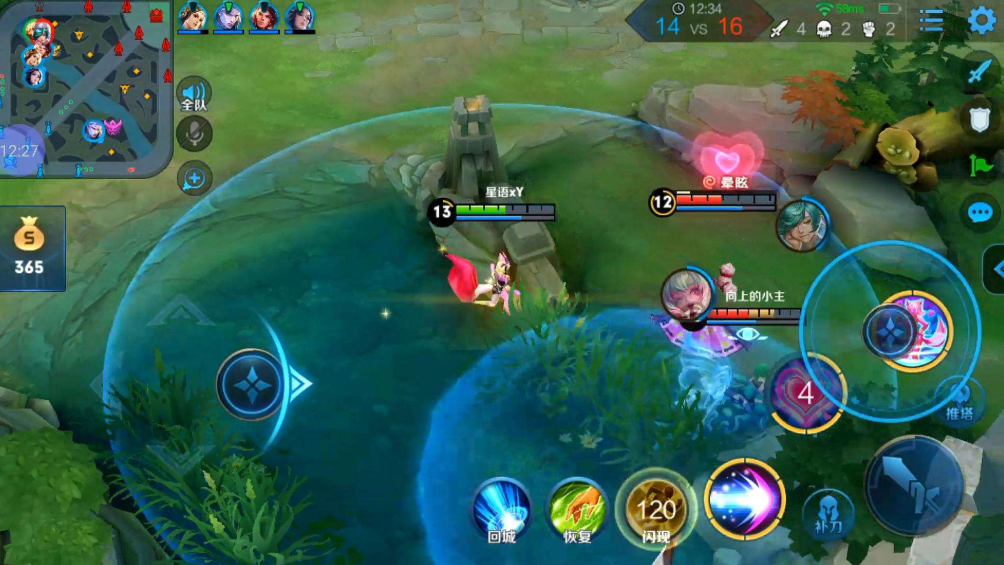Open the gold shop showing 365
1004x565 pixels.
pyautogui.click(x=30, y=248)
